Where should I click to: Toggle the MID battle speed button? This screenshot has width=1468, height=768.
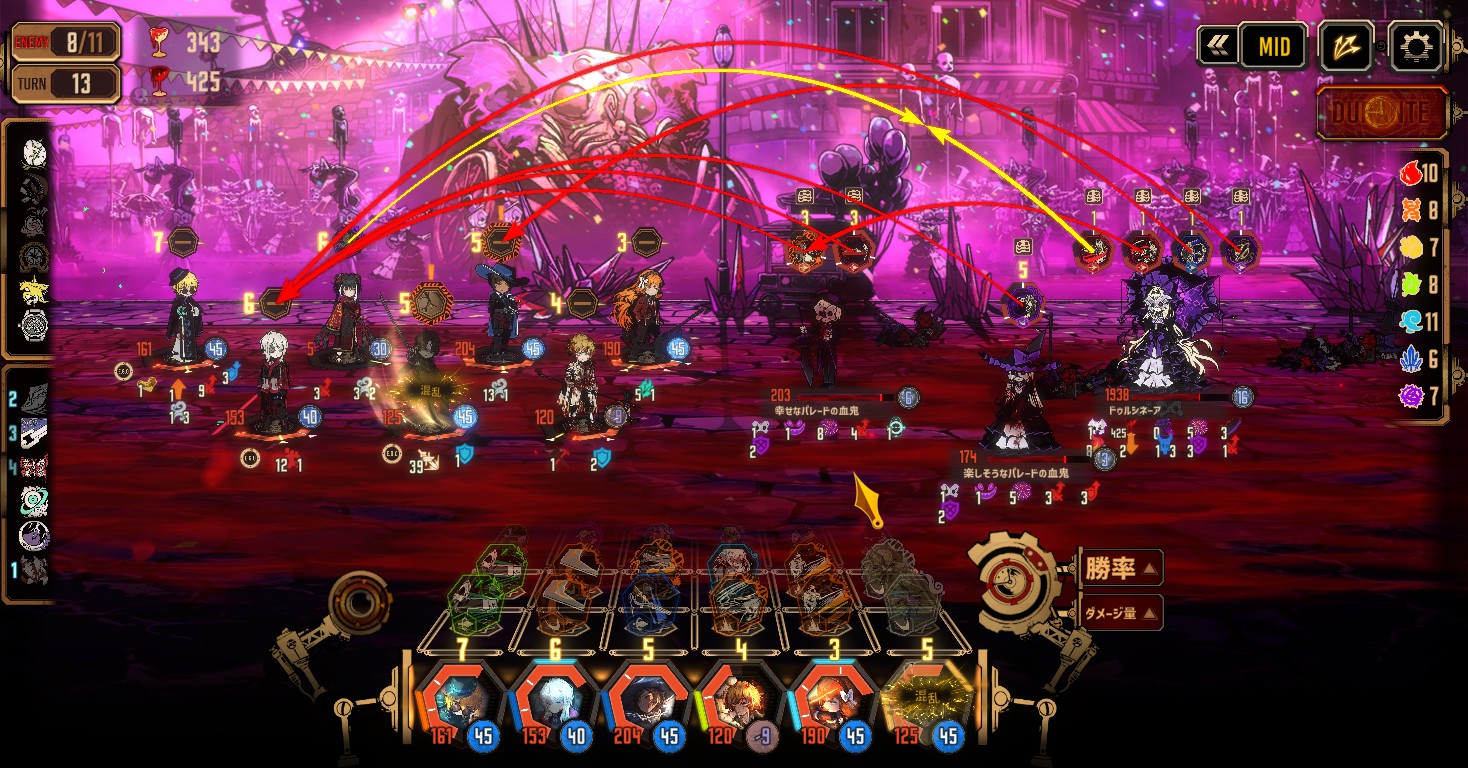[x=1274, y=46]
